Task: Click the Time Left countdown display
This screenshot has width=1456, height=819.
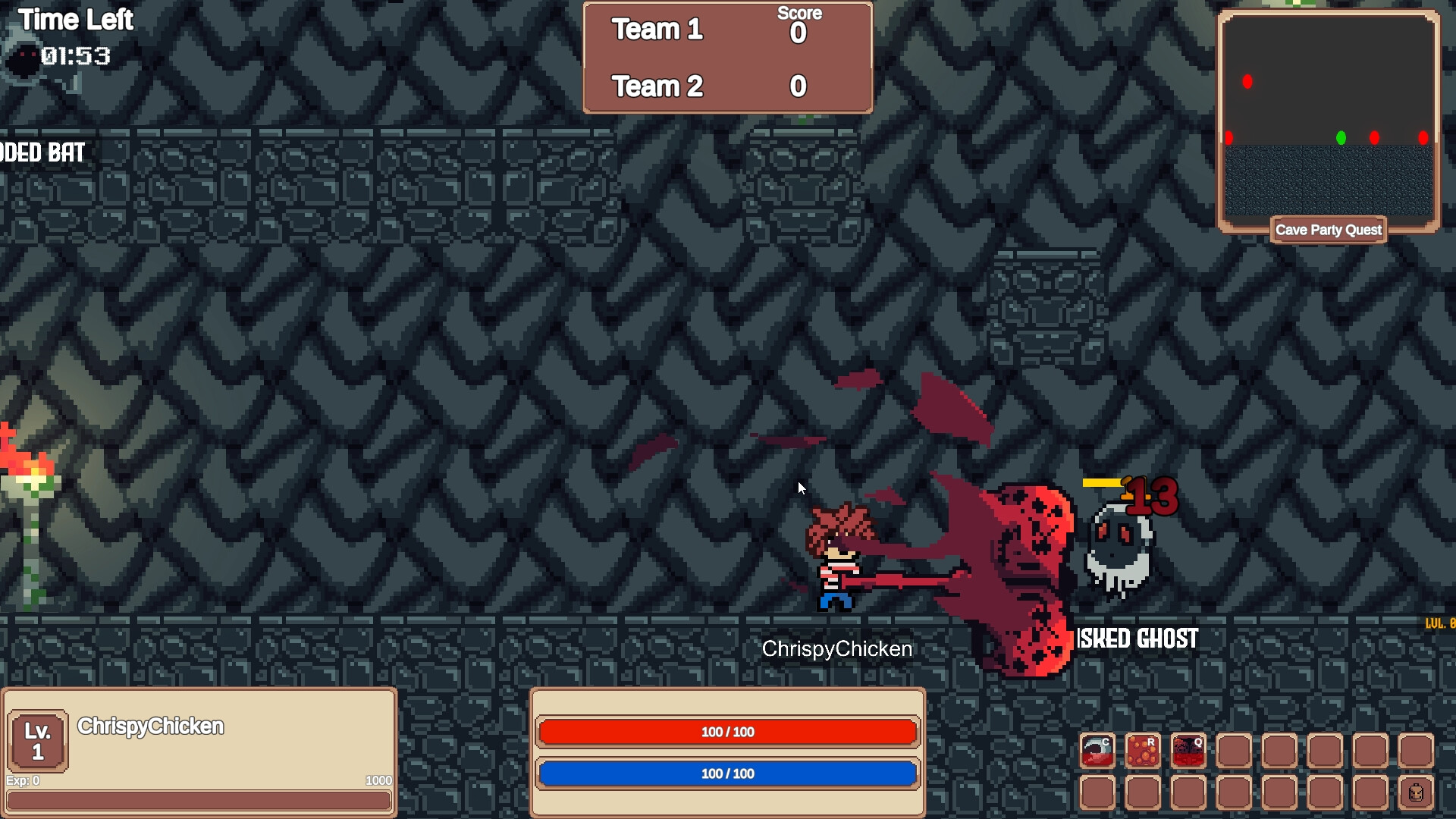Action: (74, 56)
